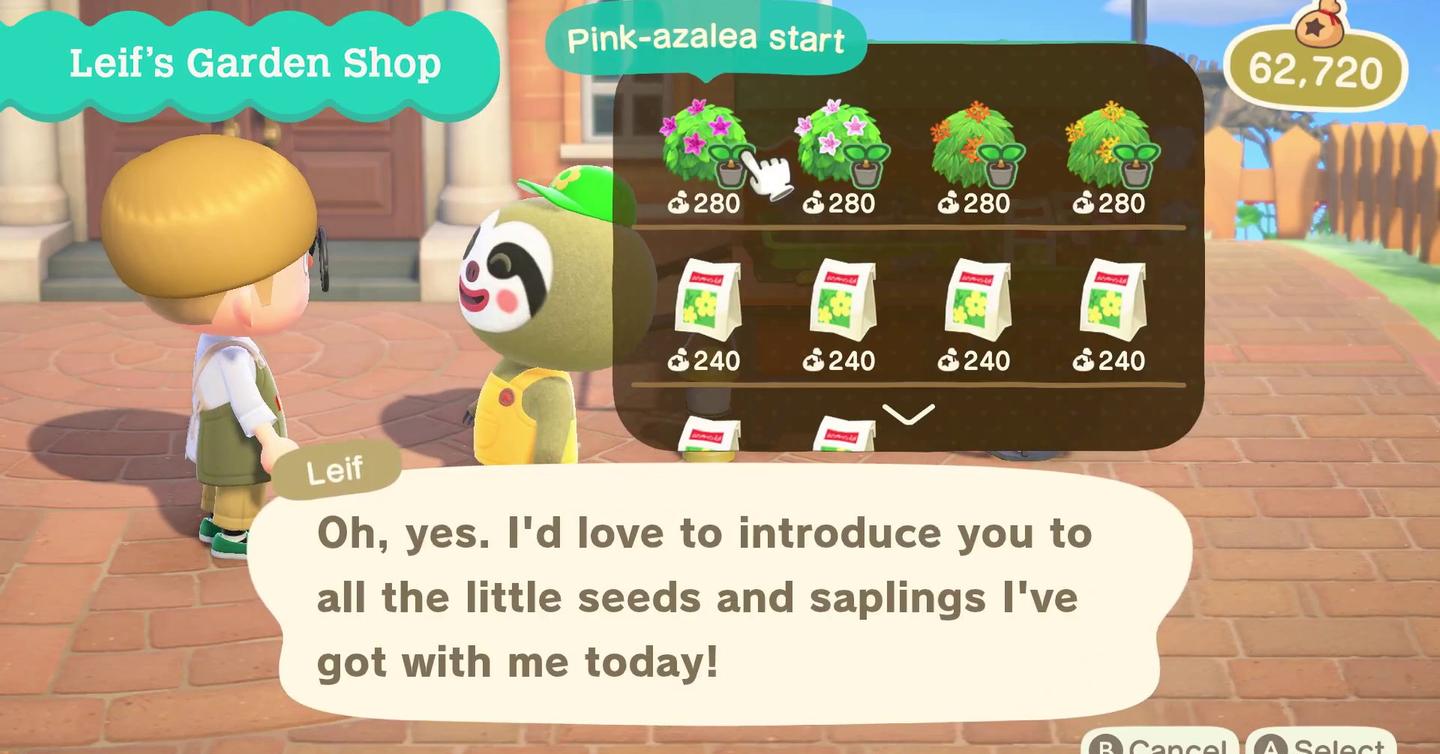Click the Pink-azalea start name label

705,40
